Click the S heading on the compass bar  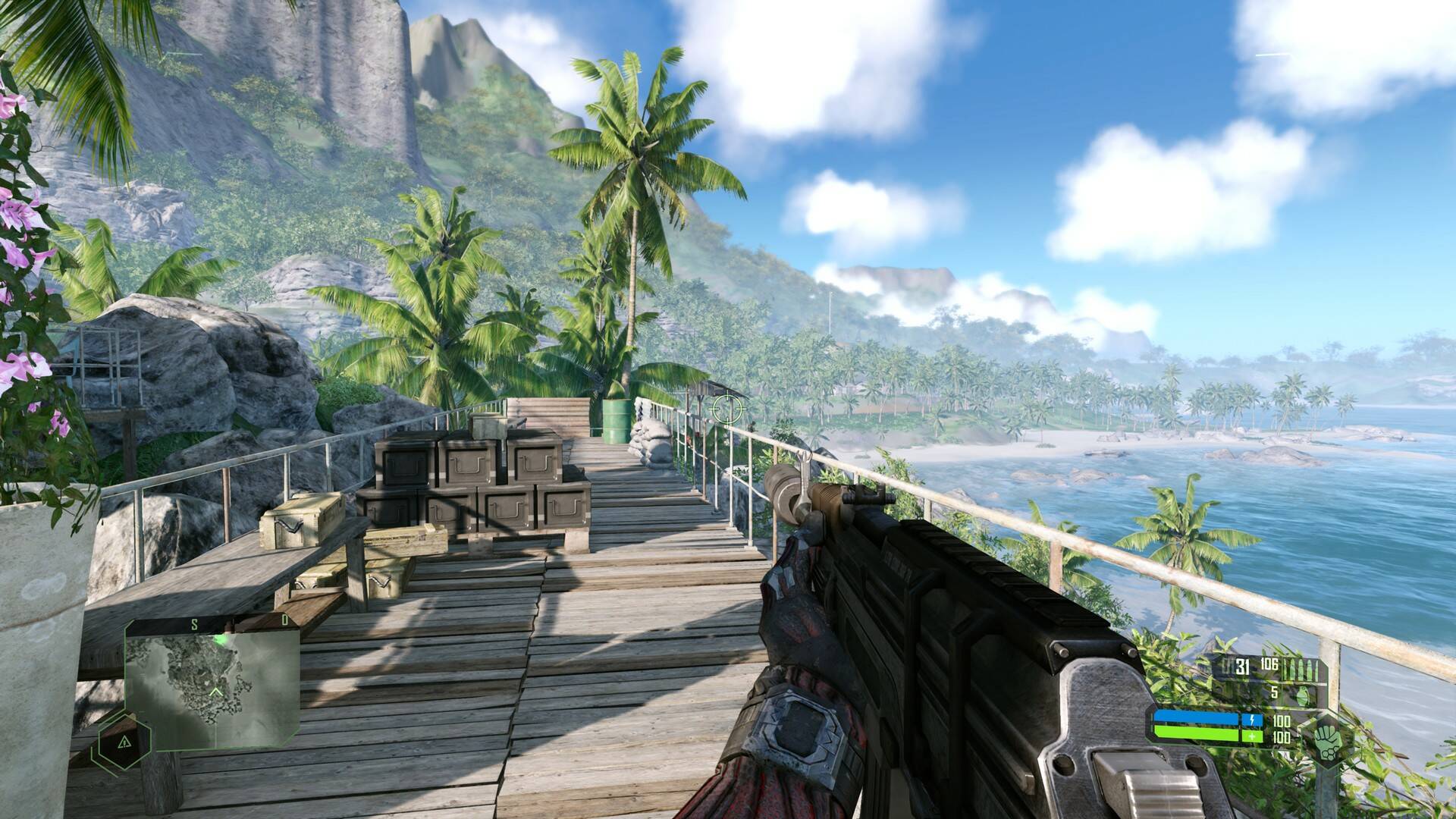tap(194, 624)
